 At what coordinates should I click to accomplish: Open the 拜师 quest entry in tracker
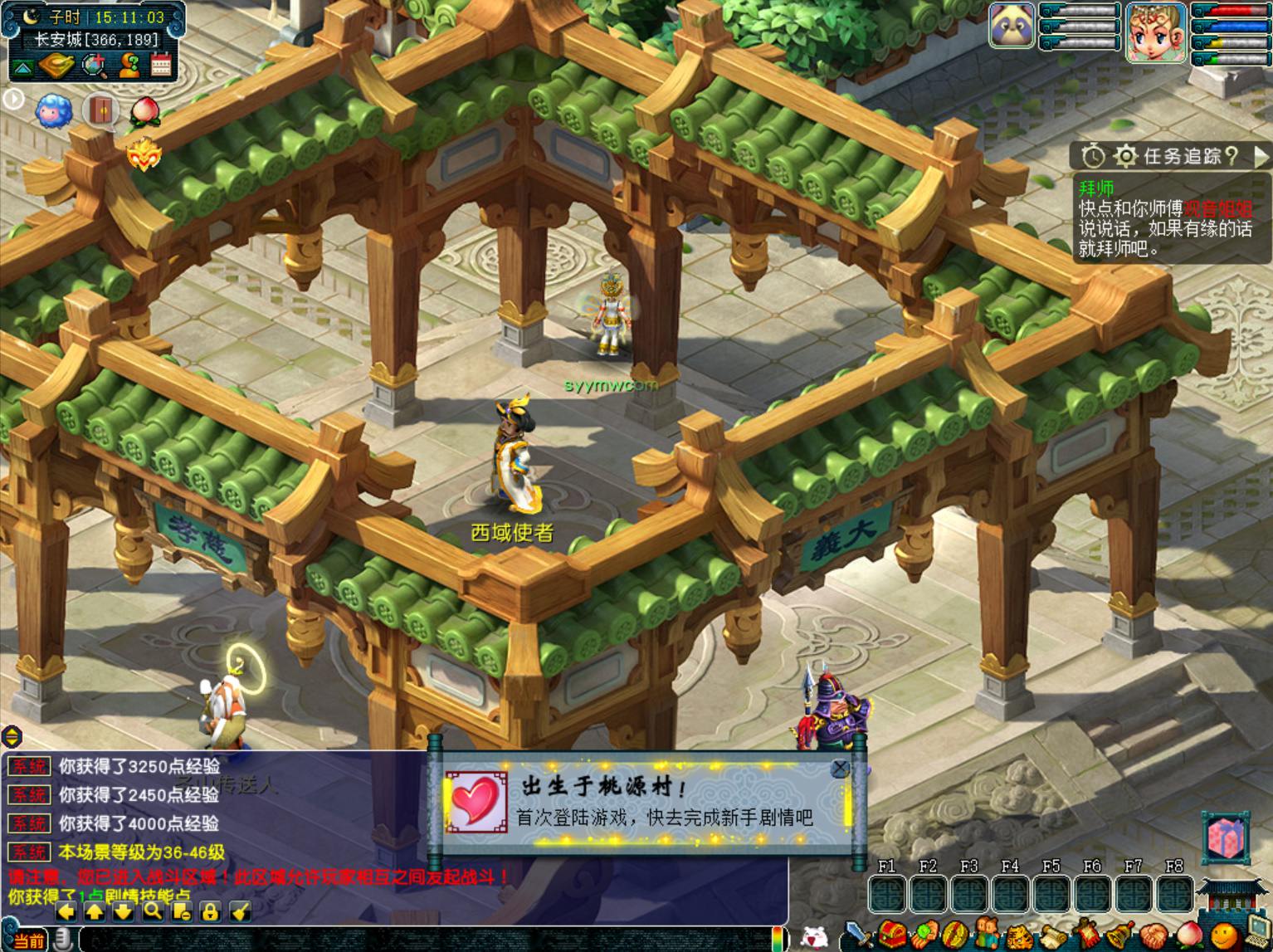click(x=1097, y=188)
